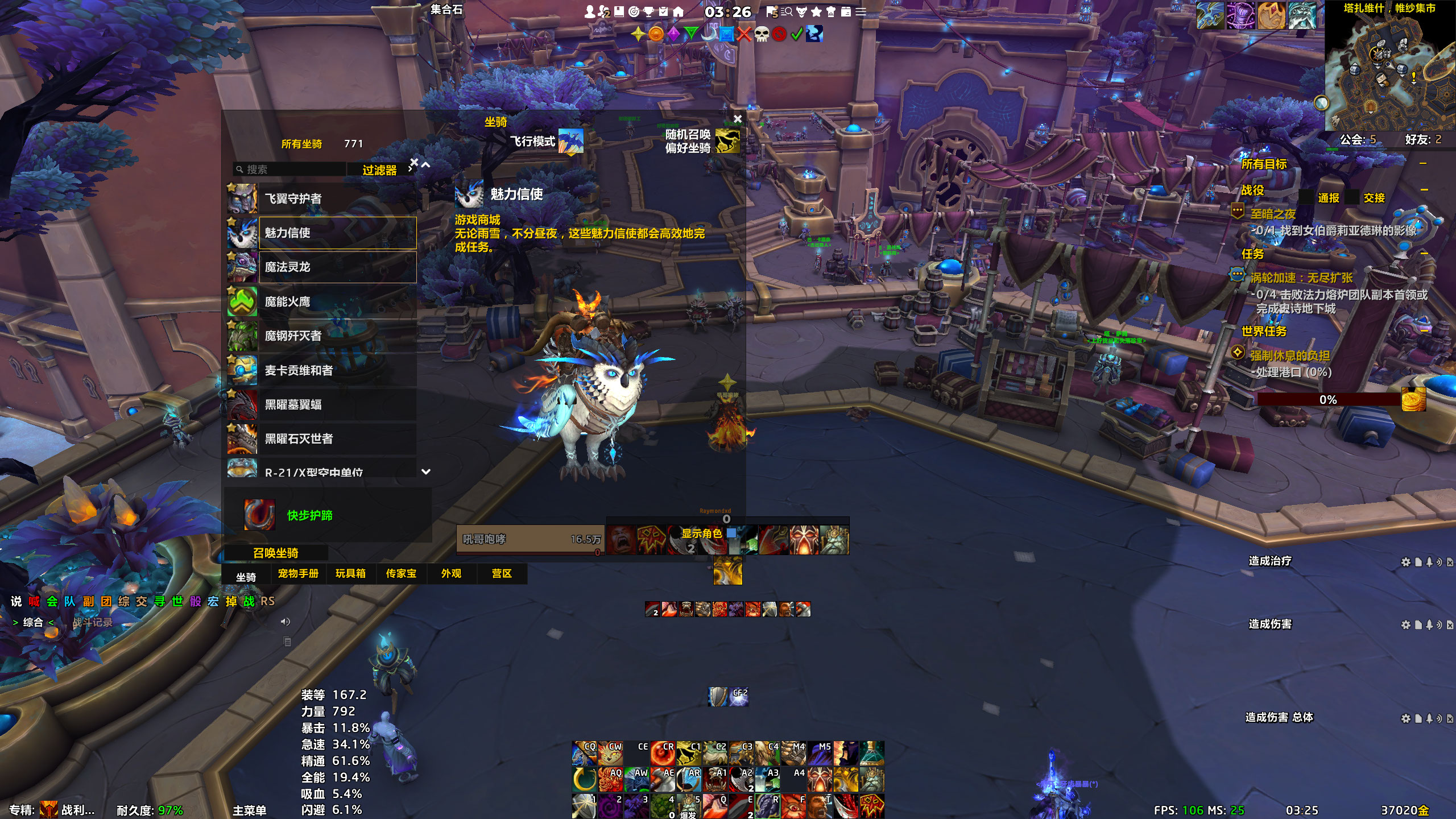Open the 过滤器 filter dropdown
The width and height of the screenshot is (1456, 819).
(380, 170)
